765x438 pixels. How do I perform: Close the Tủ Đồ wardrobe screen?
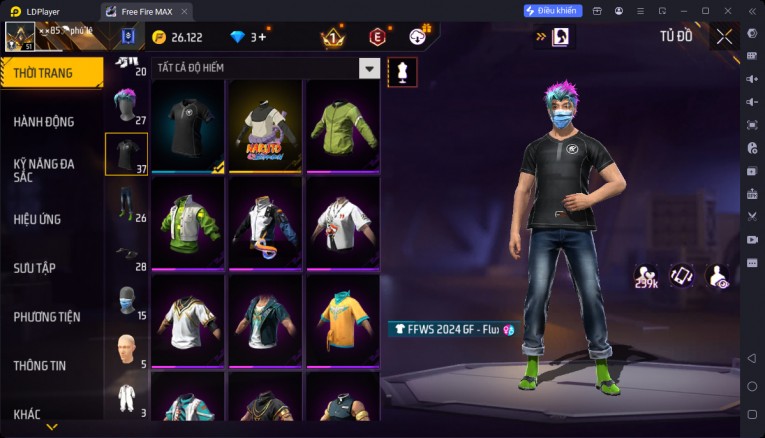(x=723, y=37)
